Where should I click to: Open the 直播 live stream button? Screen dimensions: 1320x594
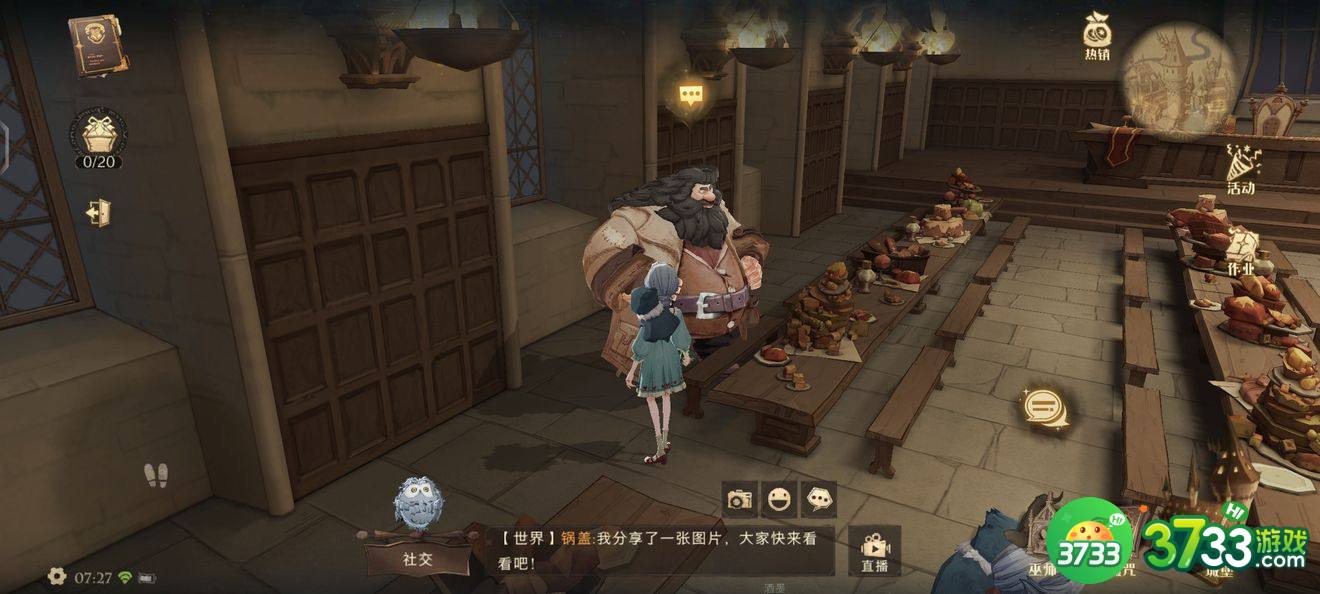(x=875, y=551)
